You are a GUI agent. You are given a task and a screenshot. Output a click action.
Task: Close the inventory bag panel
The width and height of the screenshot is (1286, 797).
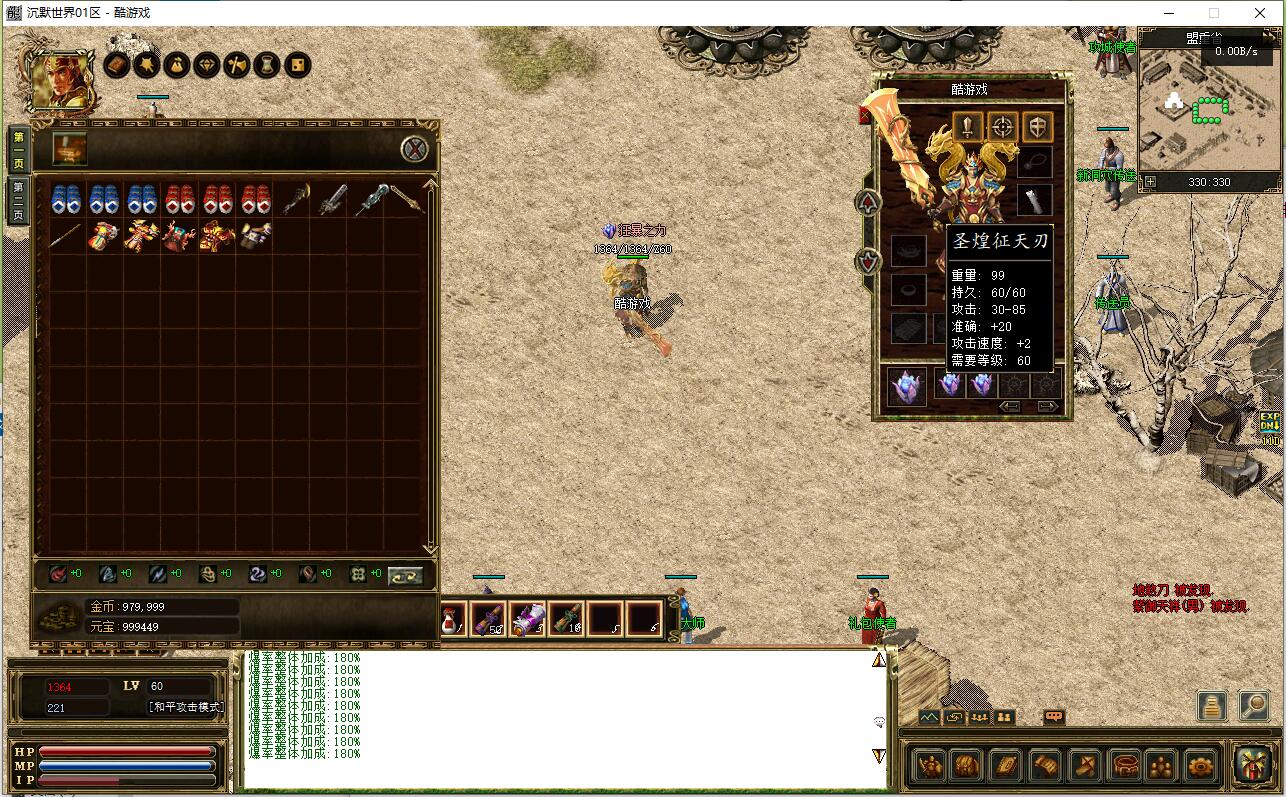click(x=415, y=149)
